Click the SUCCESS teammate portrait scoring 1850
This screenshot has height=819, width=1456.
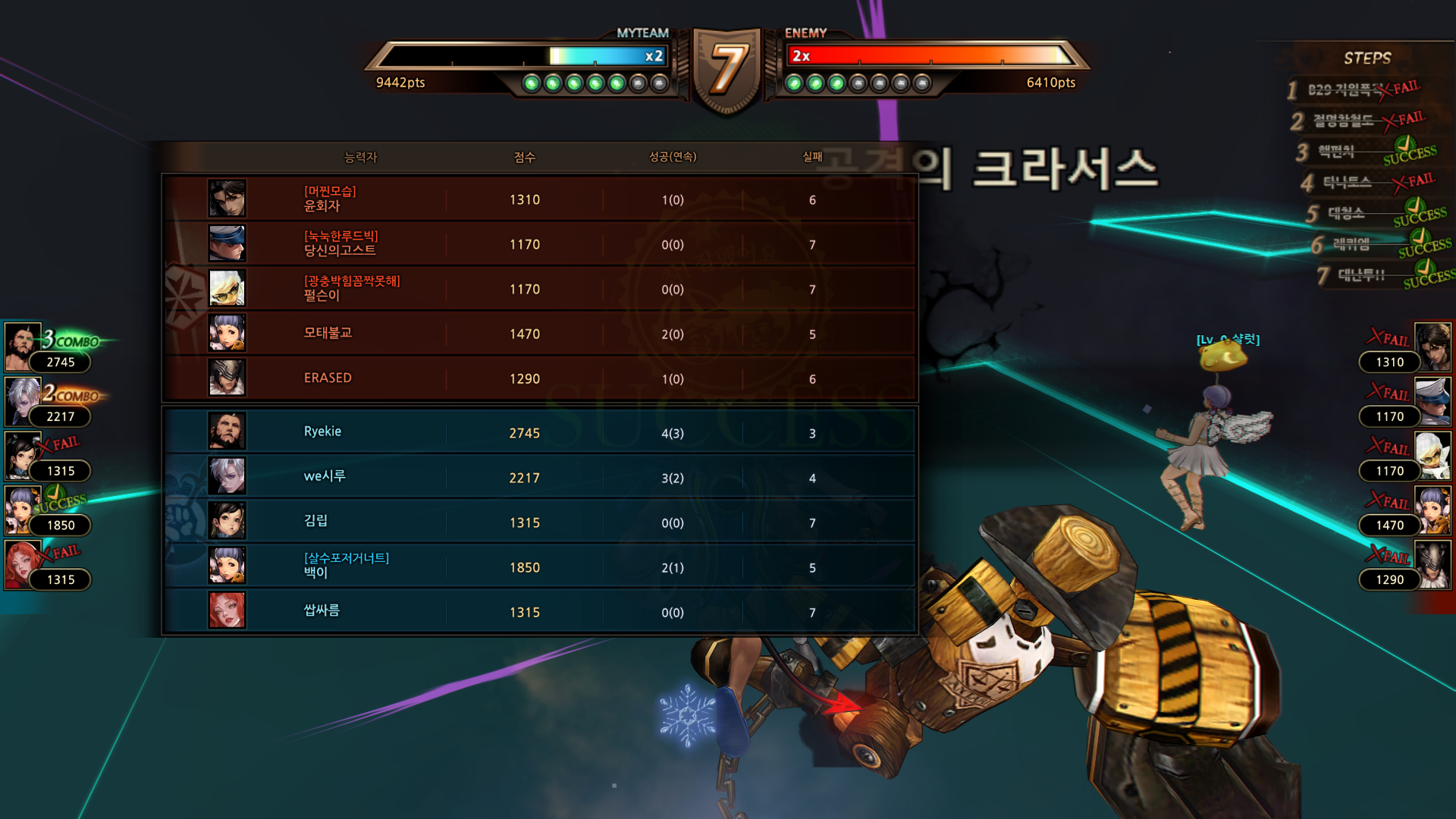click(22, 510)
